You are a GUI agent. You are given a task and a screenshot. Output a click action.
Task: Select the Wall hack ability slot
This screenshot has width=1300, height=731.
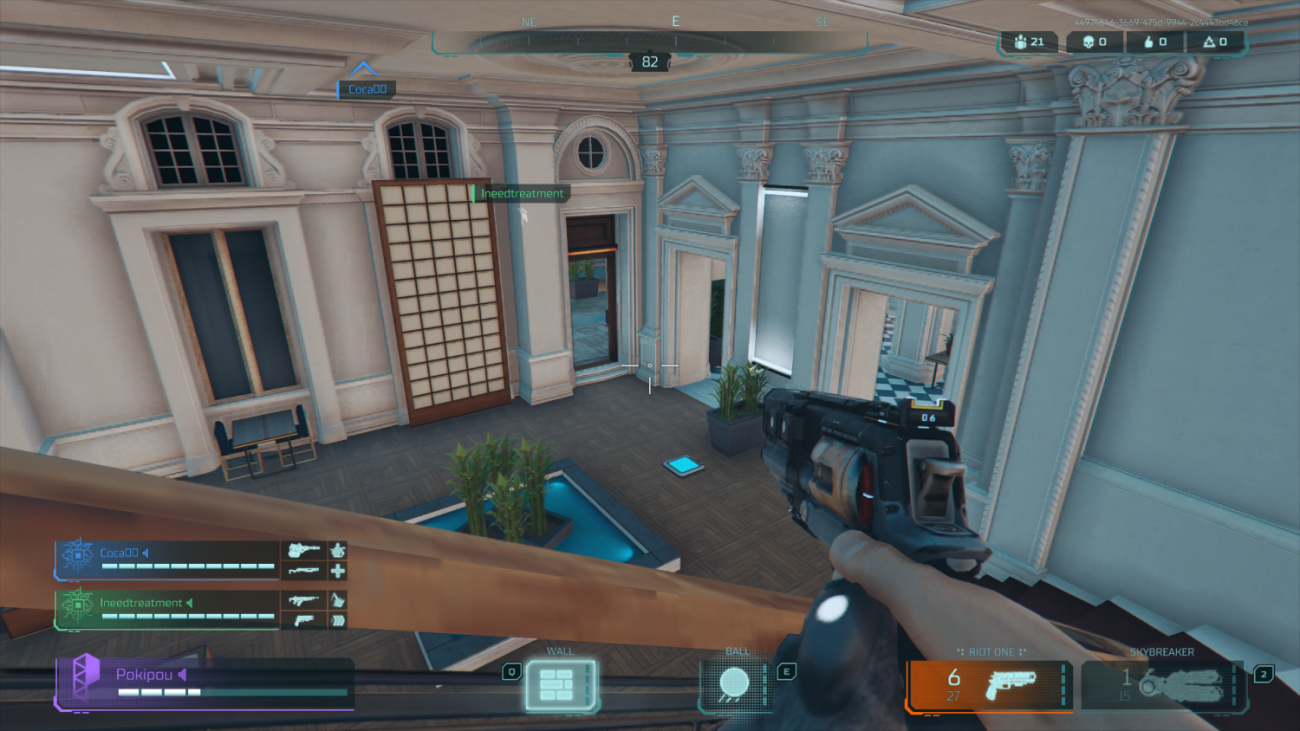click(560, 685)
